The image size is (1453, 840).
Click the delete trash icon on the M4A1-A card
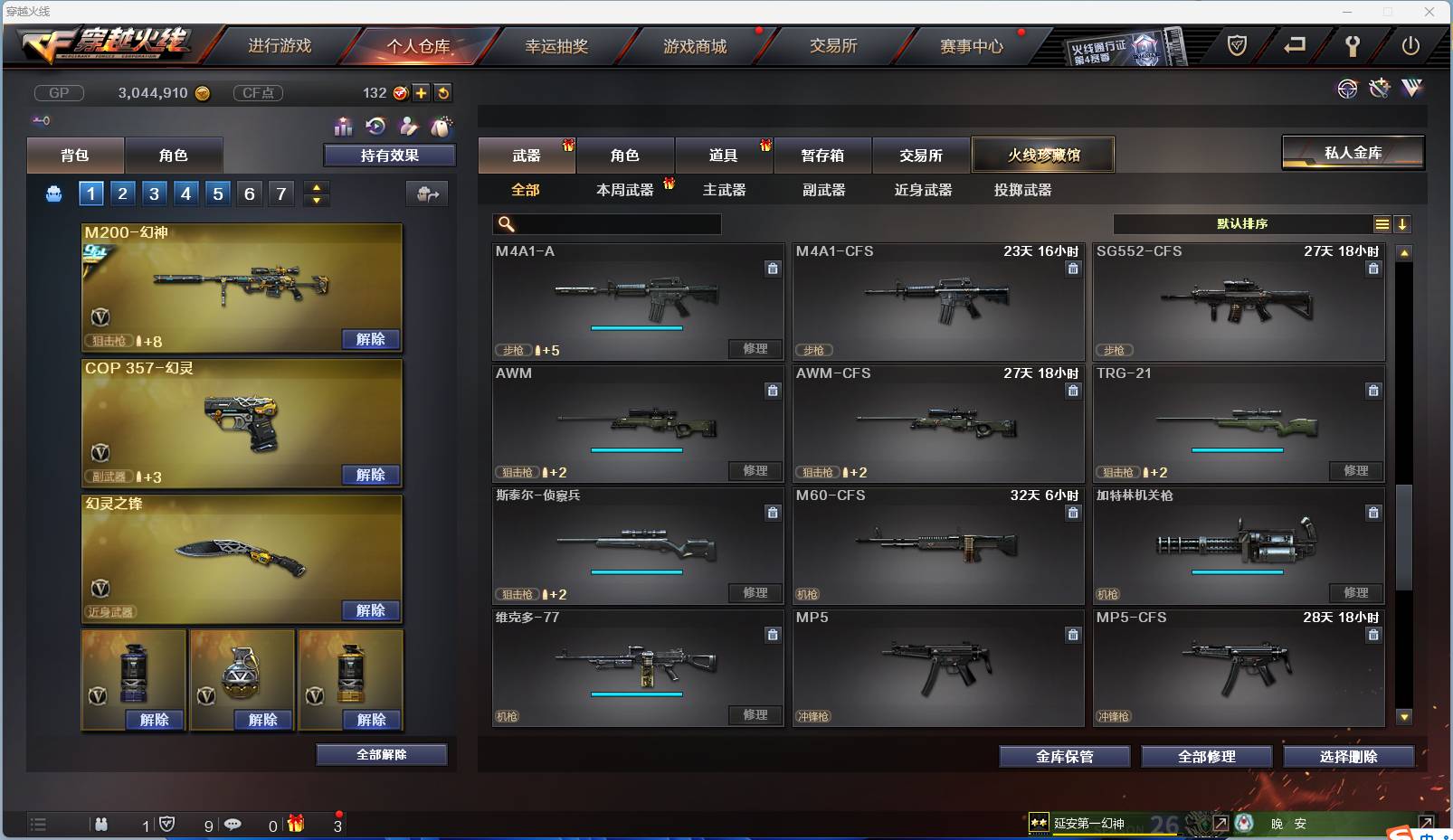(x=774, y=269)
